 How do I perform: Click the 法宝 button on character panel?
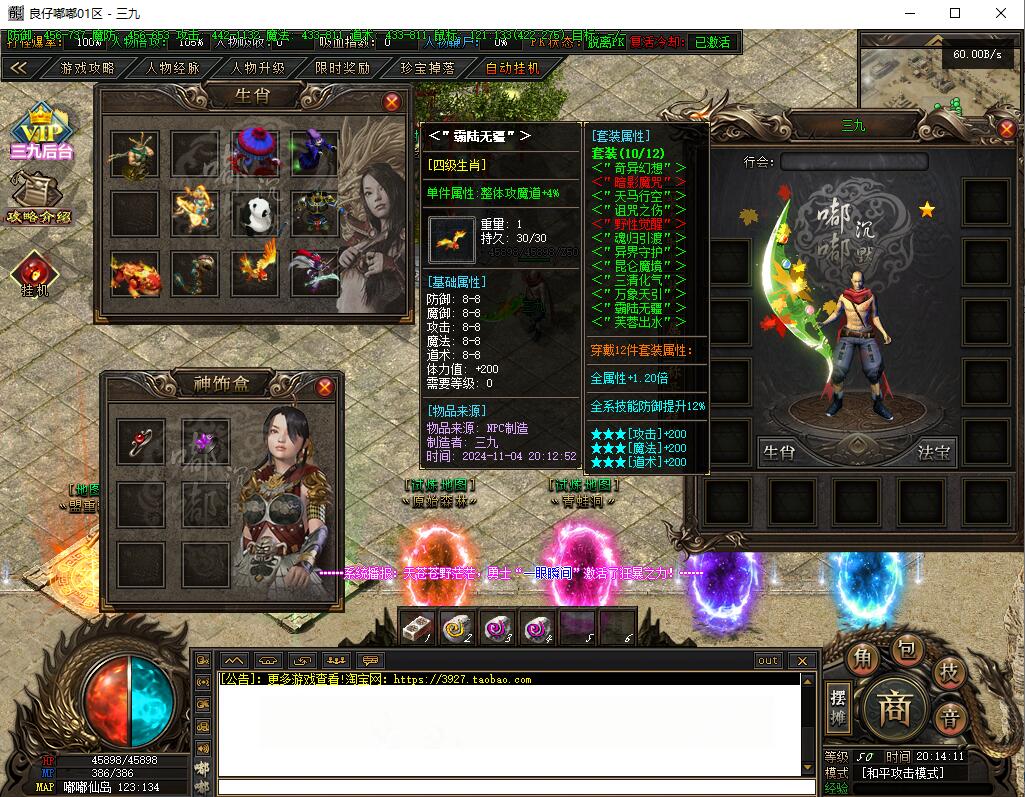[933, 452]
